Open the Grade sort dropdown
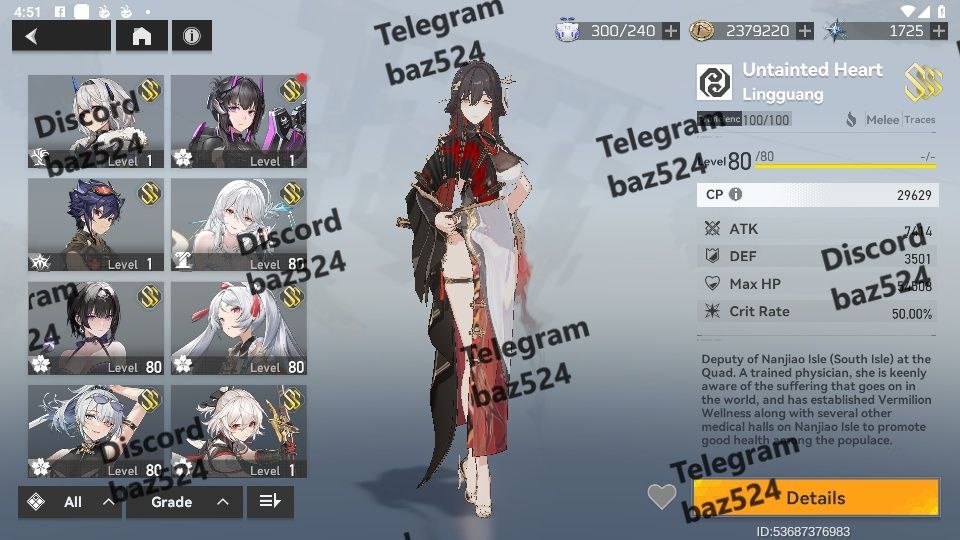The width and height of the screenshot is (960, 540). pyautogui.click(x=184, y=502)
